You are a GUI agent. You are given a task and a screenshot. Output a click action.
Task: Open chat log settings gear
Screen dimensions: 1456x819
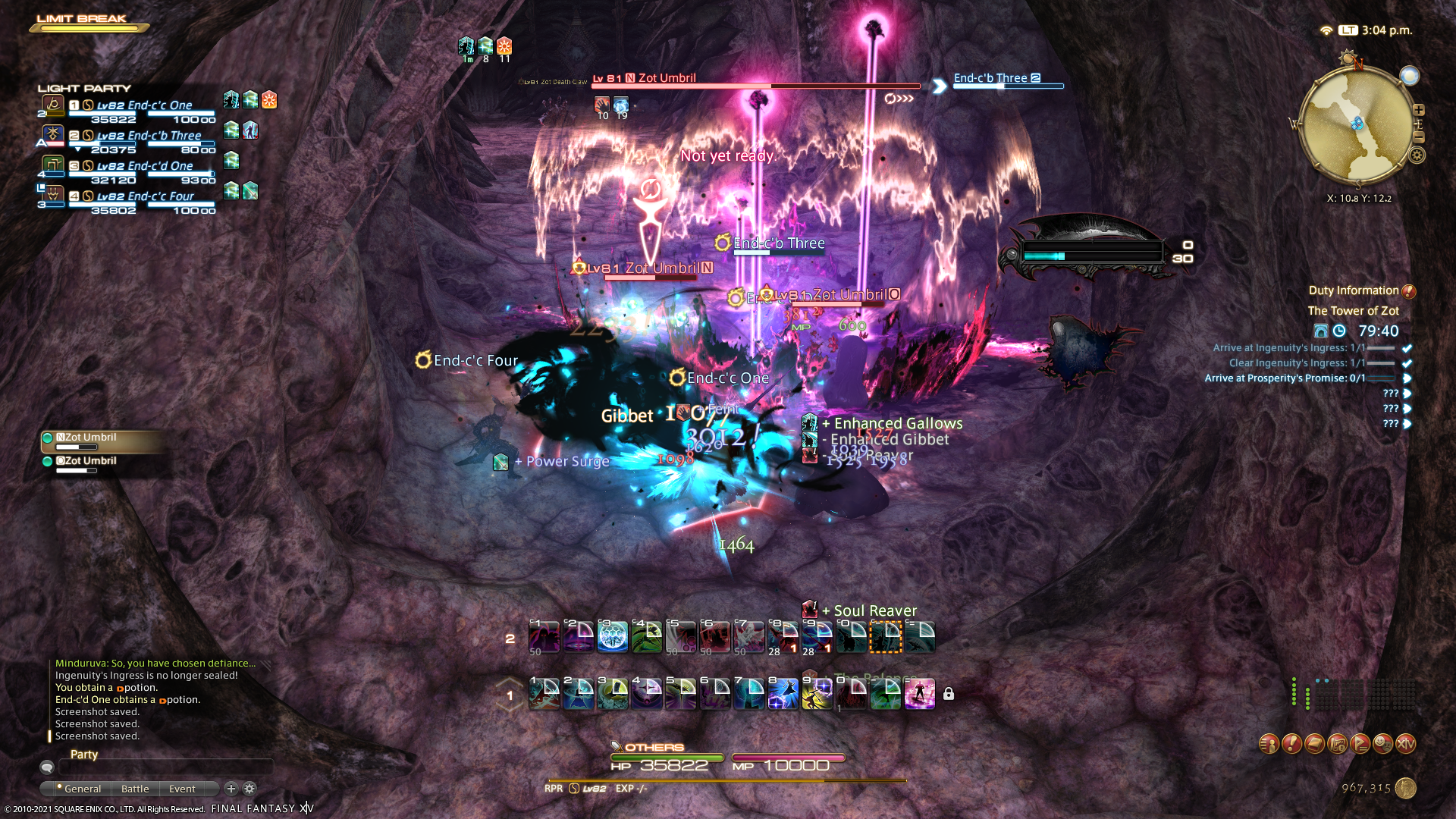pyautogui.click(x=249, y=789)
